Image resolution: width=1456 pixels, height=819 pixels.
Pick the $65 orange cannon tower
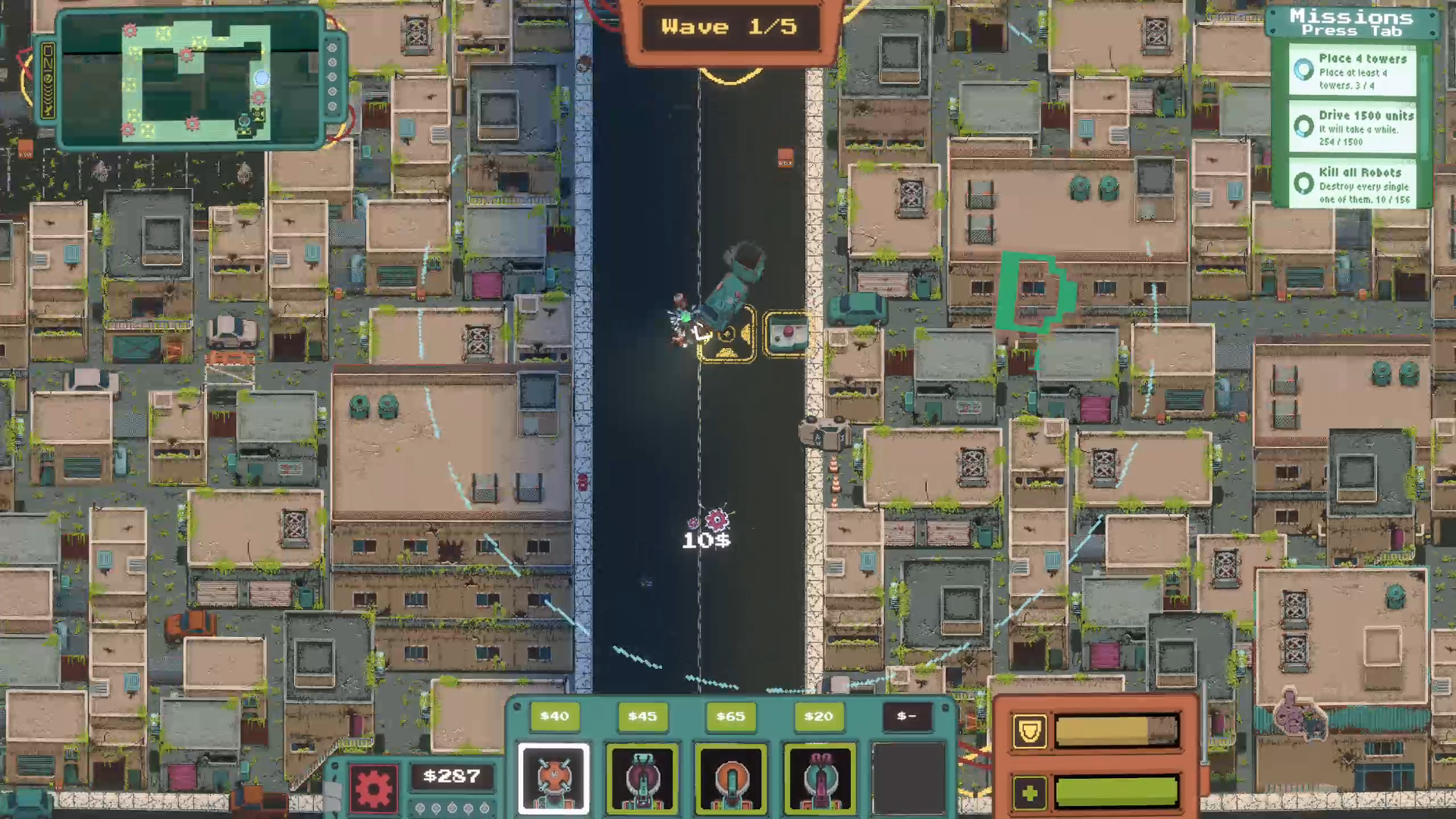tap(731, 778)
